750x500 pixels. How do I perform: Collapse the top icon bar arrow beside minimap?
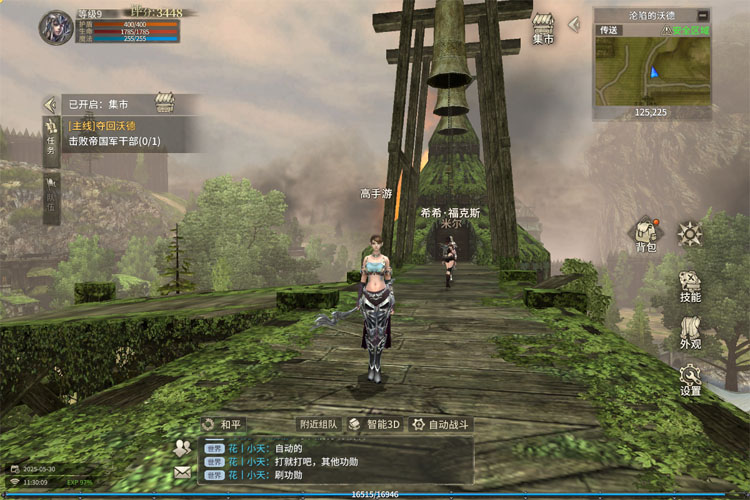point(573,23)
